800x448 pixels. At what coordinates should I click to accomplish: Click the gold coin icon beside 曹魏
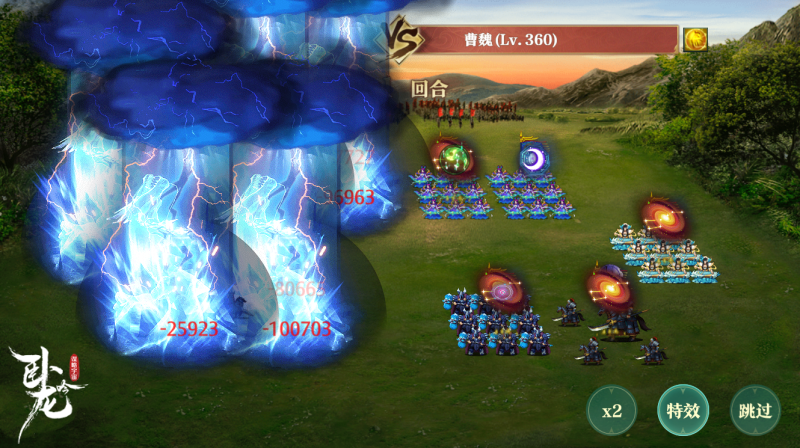coord(696,40)
